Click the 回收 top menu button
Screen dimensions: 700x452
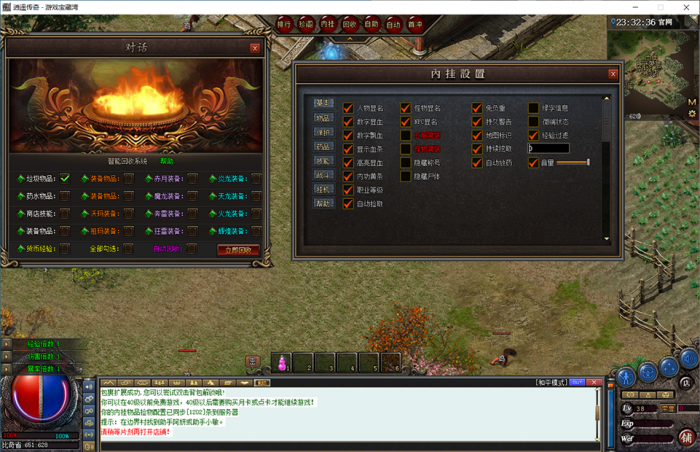[x=349, y=23]
